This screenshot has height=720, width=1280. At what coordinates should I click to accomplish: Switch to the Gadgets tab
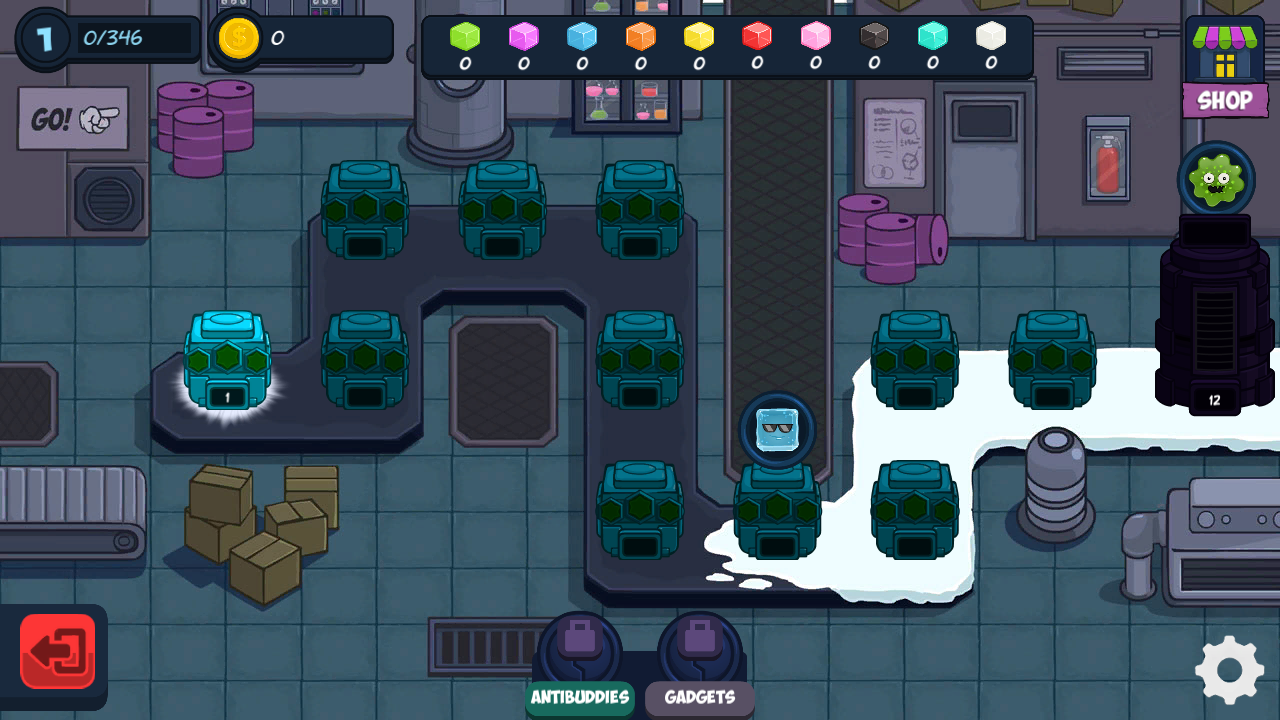pos(700,697)
